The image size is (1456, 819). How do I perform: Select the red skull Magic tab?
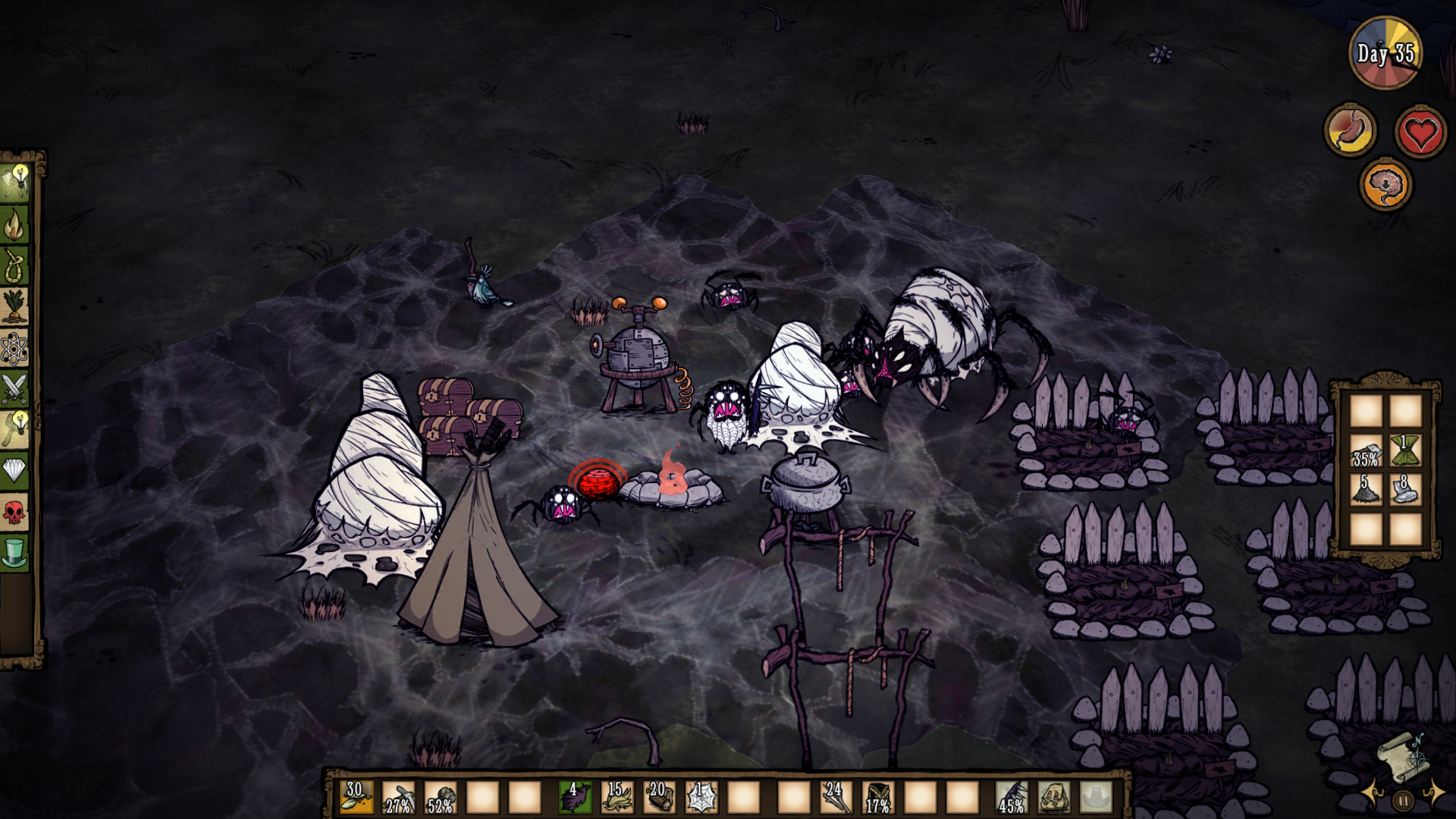coord(15,513)
